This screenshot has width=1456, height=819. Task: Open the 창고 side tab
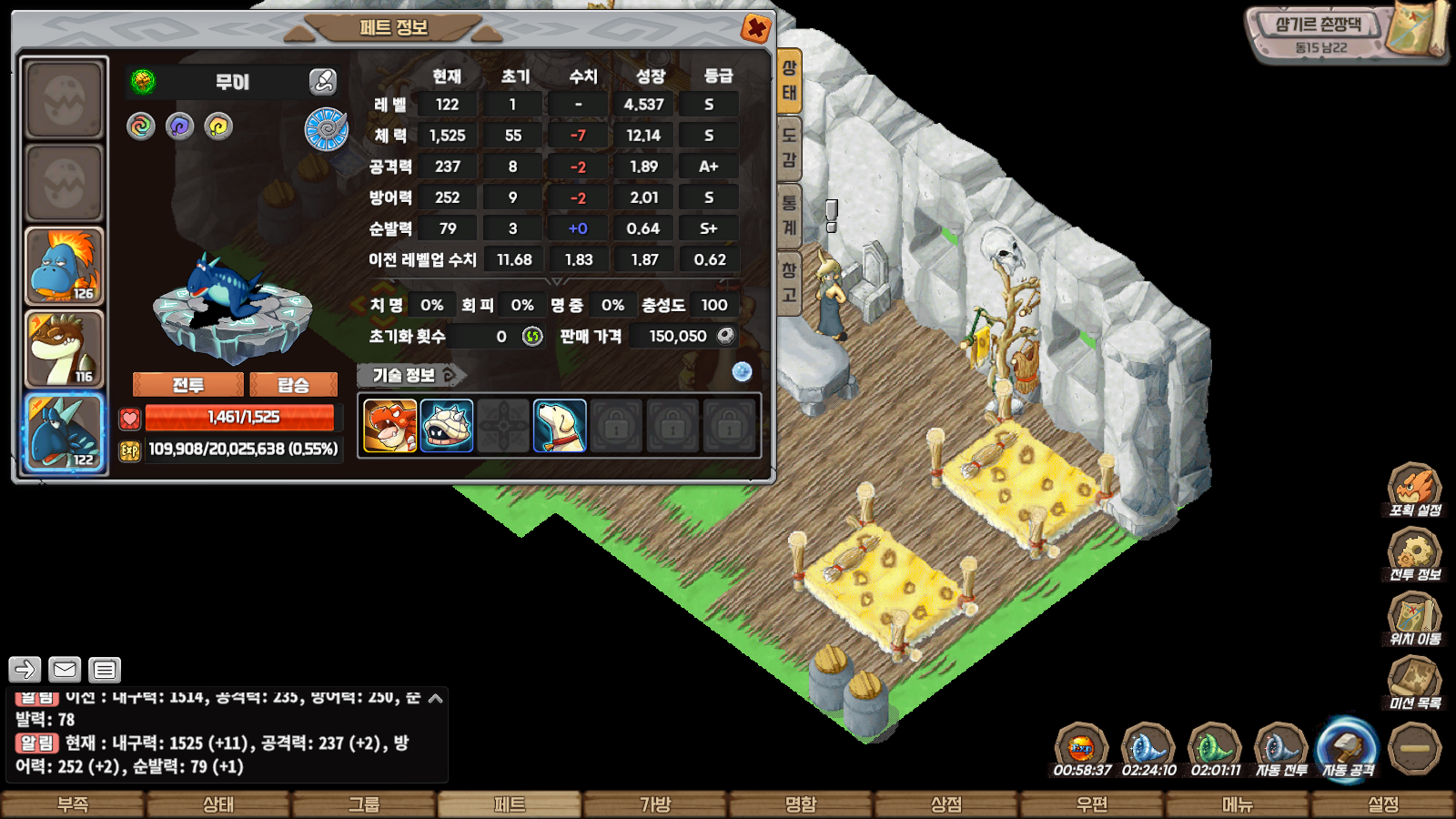[x=789, y=282]
